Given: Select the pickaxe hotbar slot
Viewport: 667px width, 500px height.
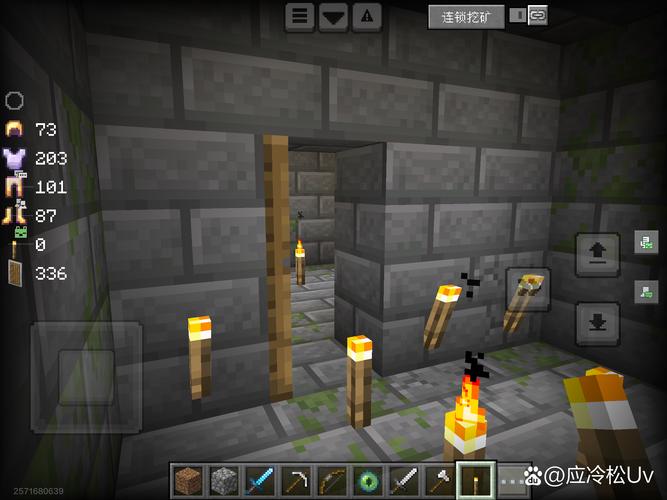Looking at the screenshot, I should (x=296, y=481).
